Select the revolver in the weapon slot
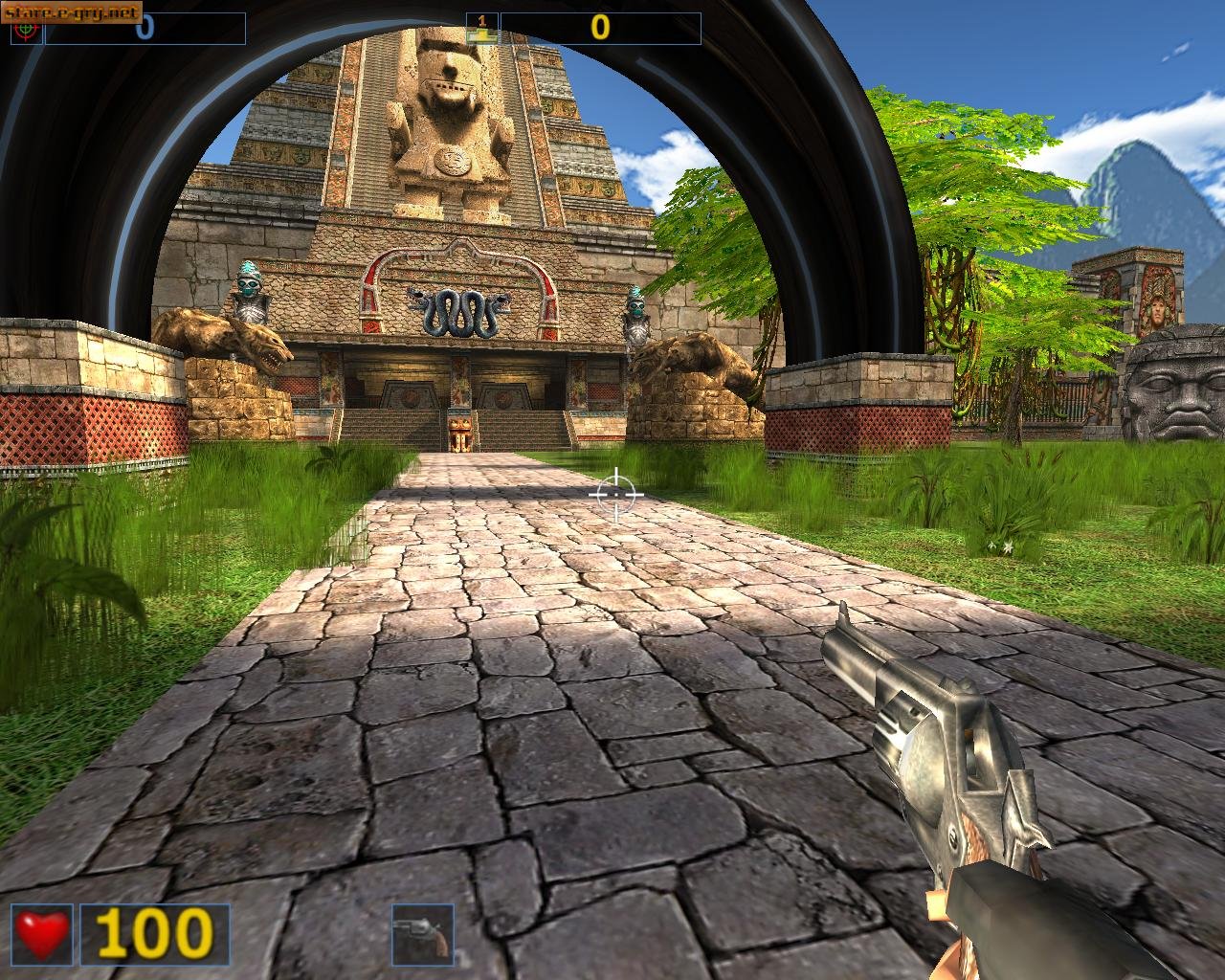 [421, 933]
